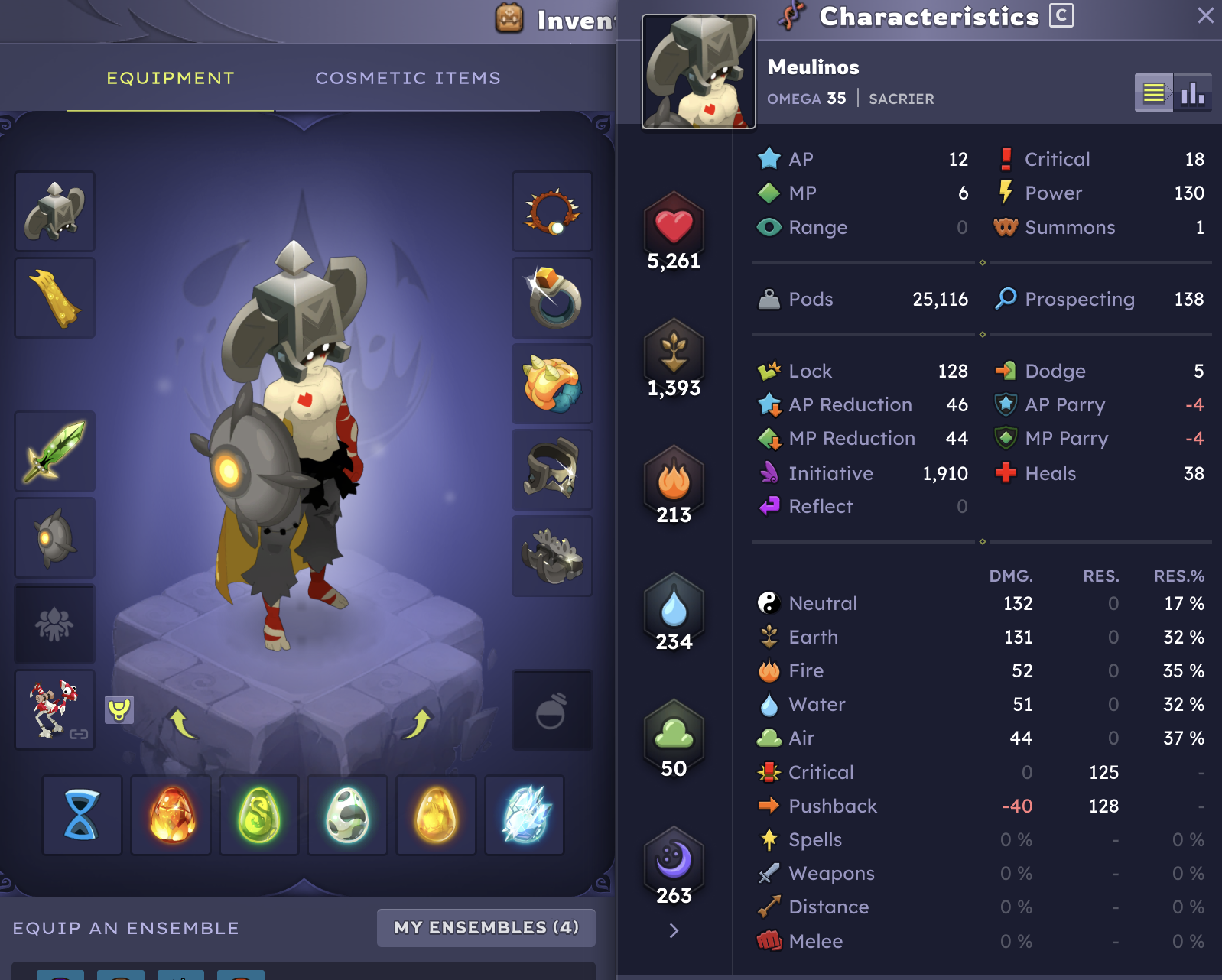Select the Equipment tab
1222x980 pixels.
click(170, 77)
